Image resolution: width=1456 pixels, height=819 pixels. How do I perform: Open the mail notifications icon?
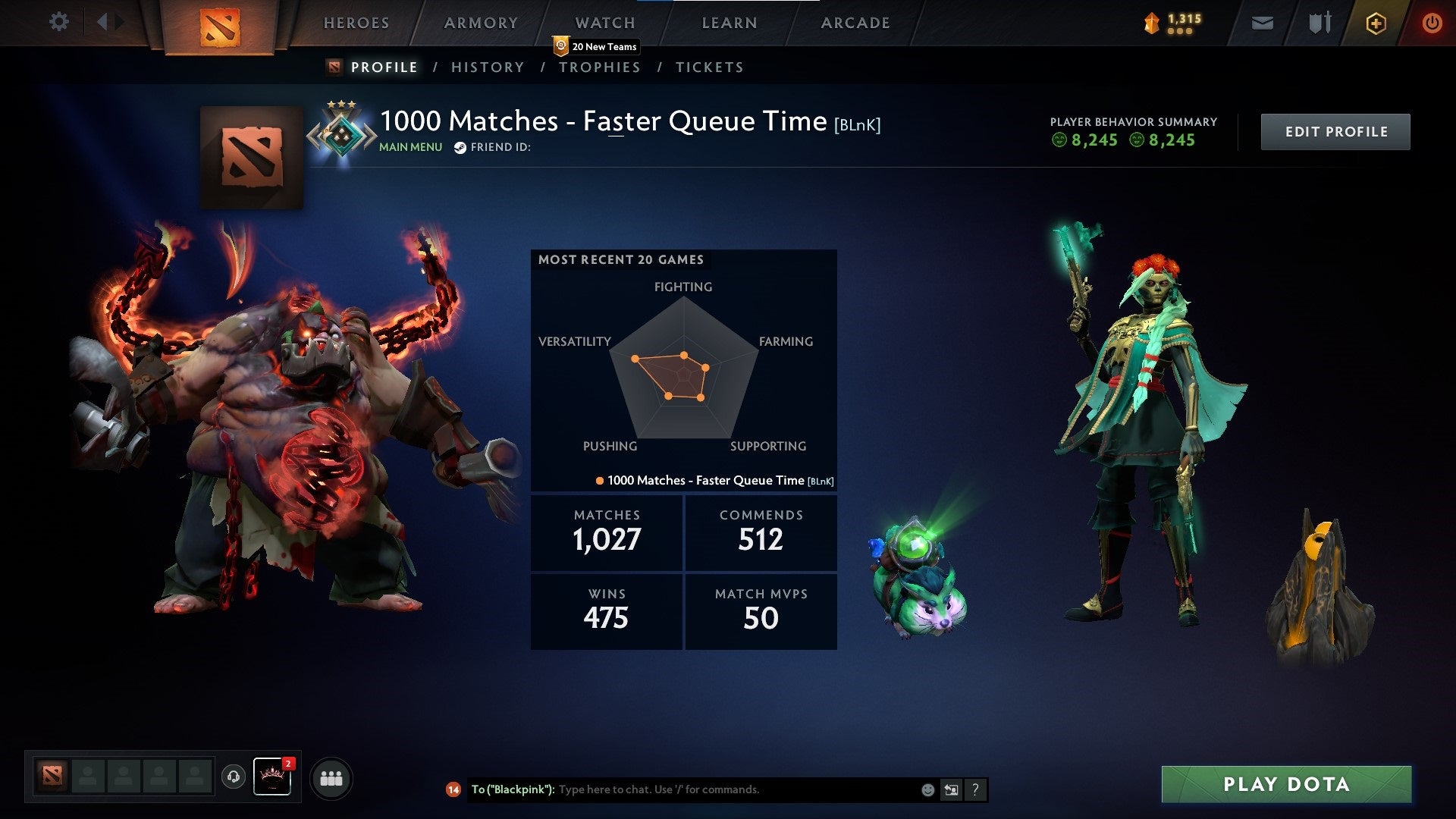click(1262, 23)
